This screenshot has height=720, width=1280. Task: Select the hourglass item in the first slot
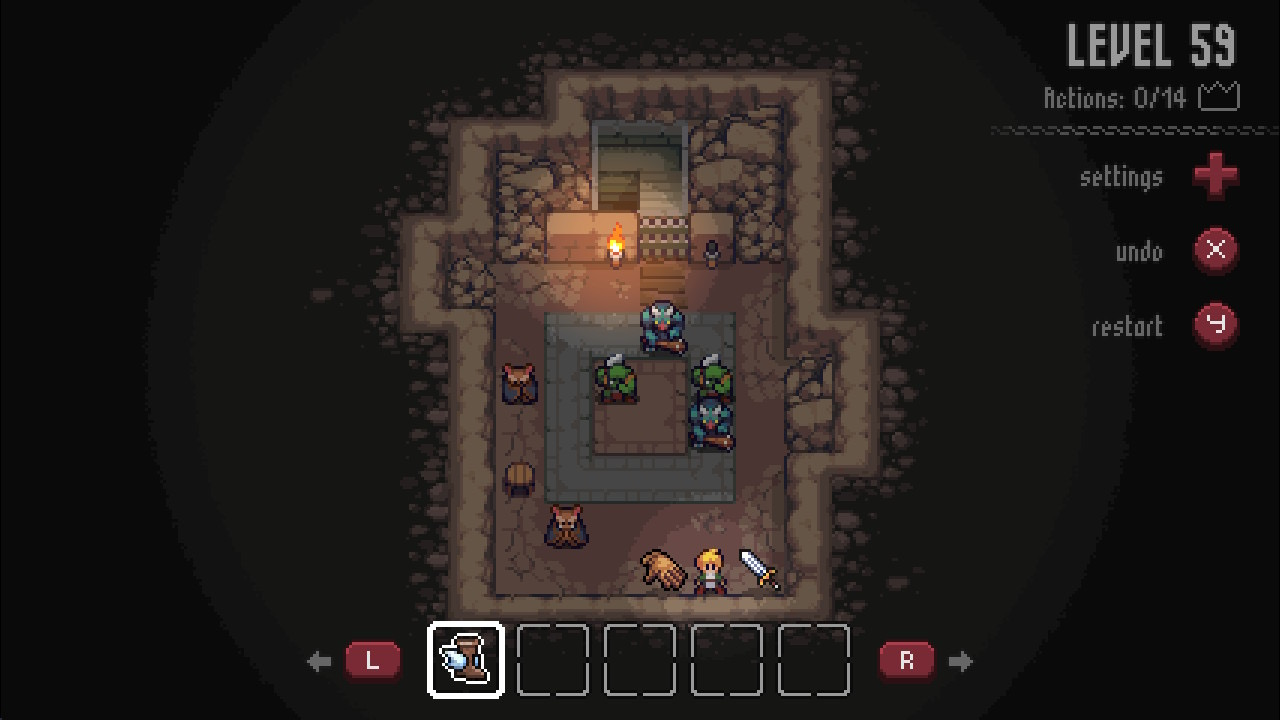pyautogui.click(x=463, y=660)
